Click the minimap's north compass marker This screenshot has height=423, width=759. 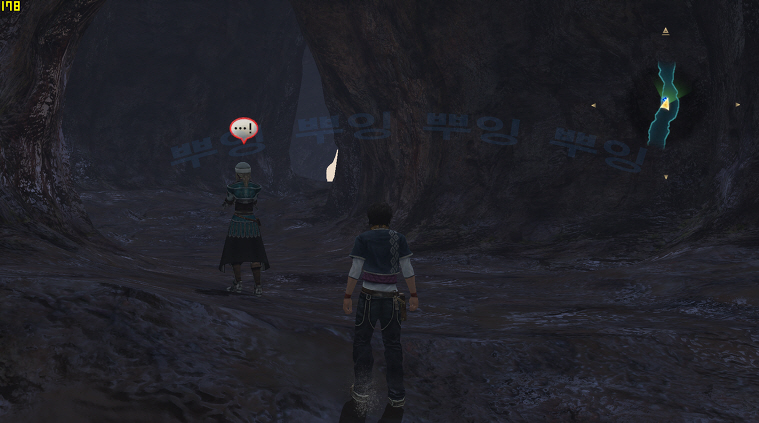coord(665,31)
